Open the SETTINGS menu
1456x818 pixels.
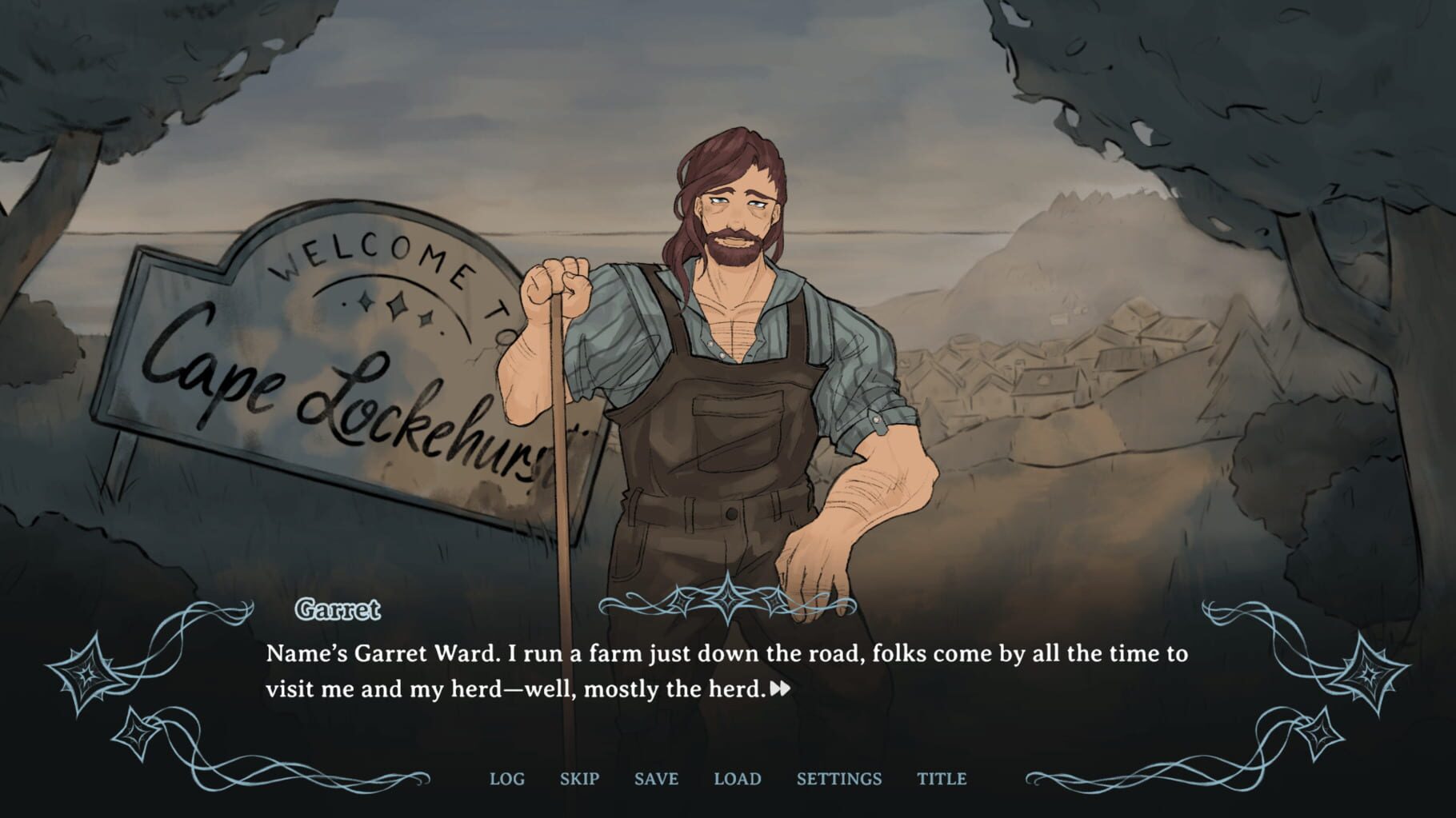click(839, 778)
